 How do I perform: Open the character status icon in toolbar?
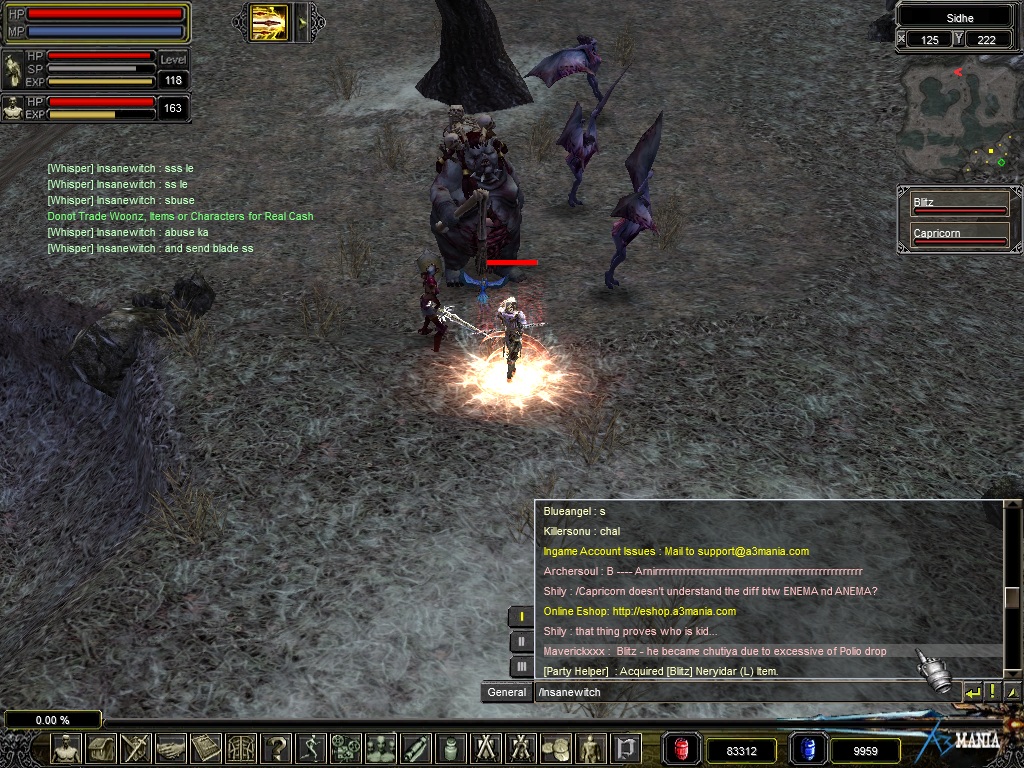coord(67,748)
